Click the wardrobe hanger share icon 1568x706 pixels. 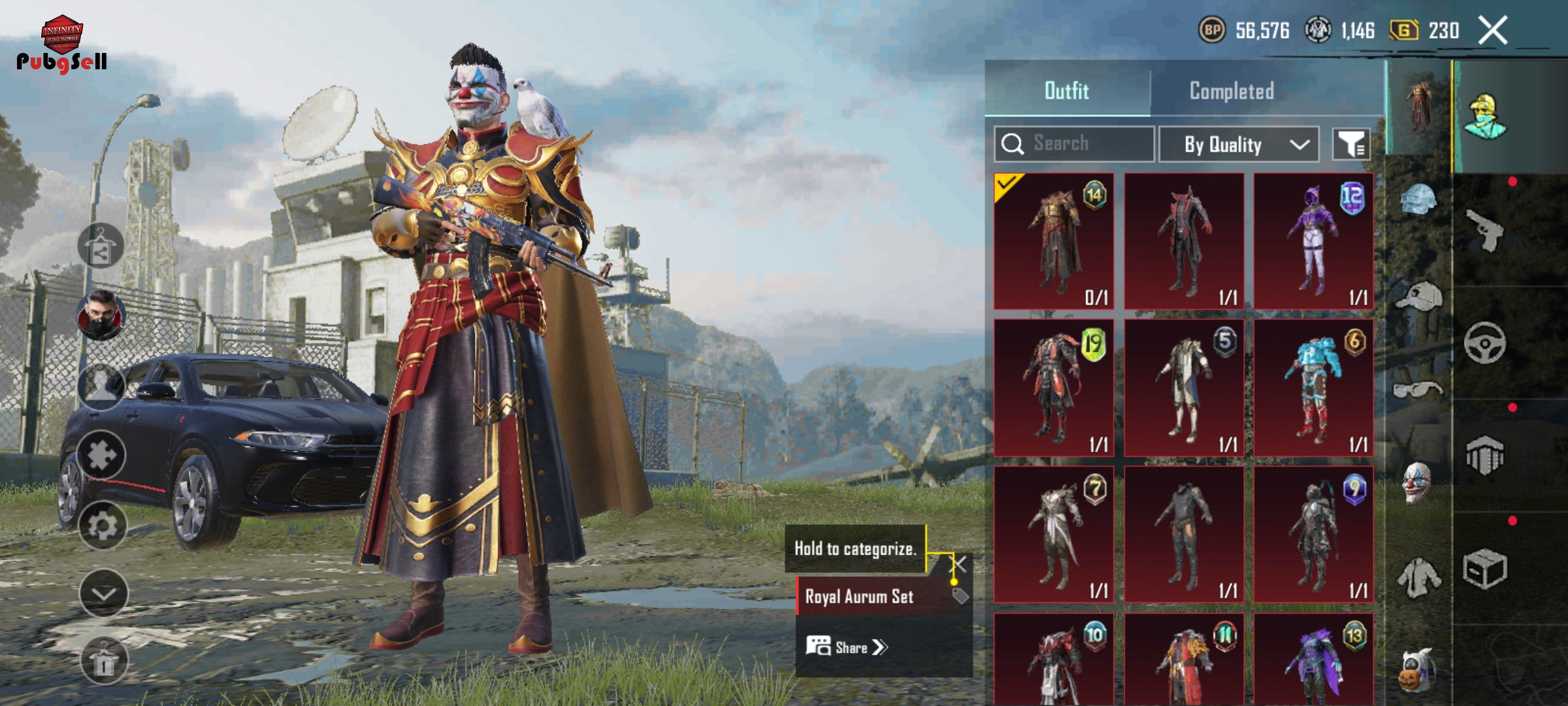[x=101, y=246]
